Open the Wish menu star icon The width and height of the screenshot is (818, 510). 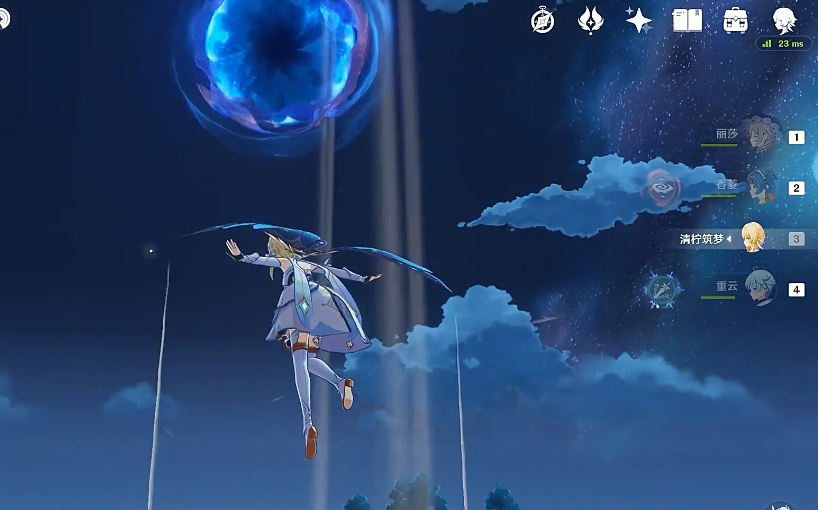638,20
